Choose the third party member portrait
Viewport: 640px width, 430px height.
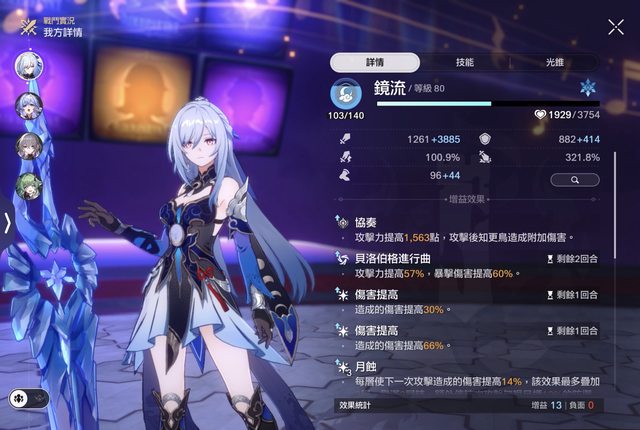pyautogui.click(x=28, y=146)
